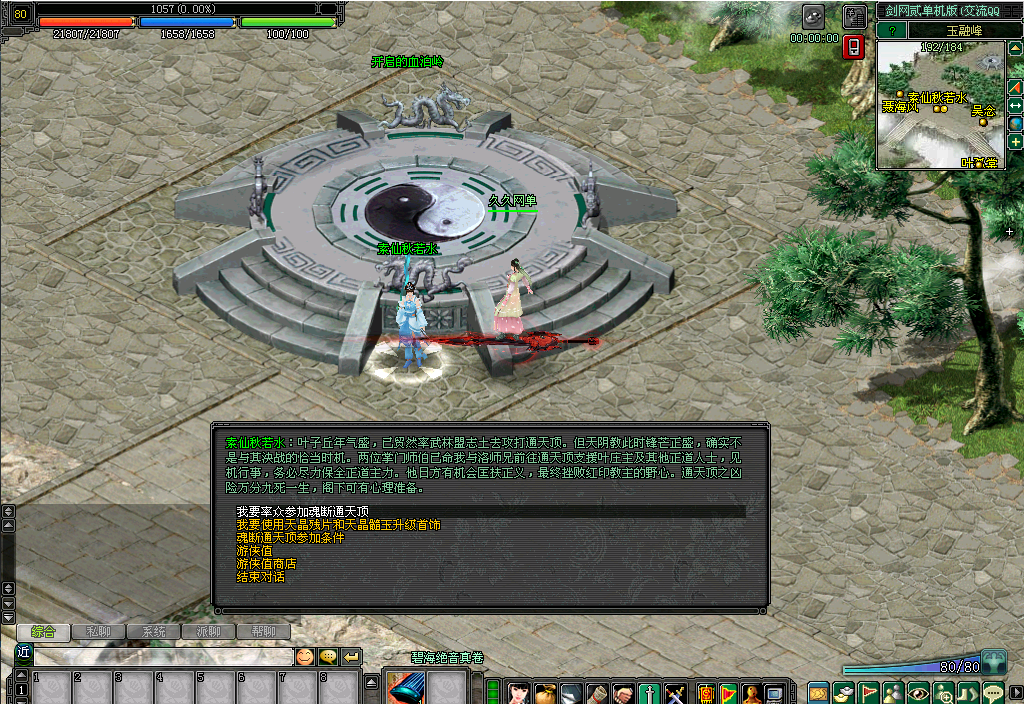Open the character portrait menu icon
The image size is (1024, 704).
518,692
